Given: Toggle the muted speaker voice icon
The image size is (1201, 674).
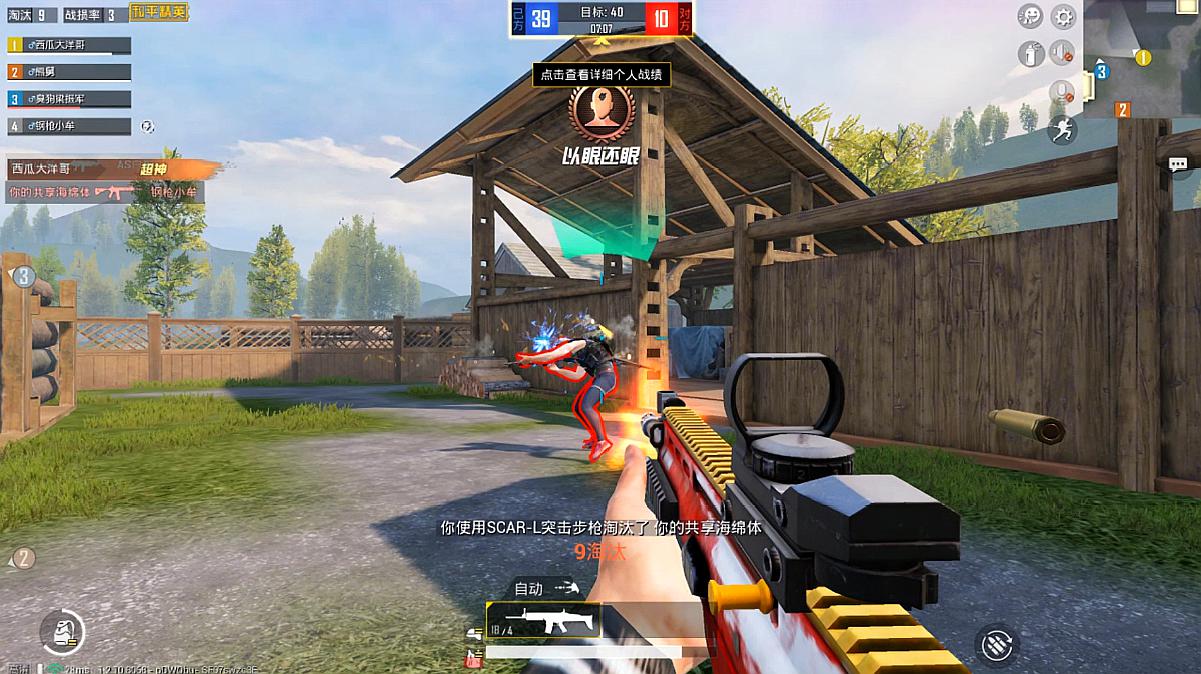Looking at the screenshot, I should click(1062, 53).
